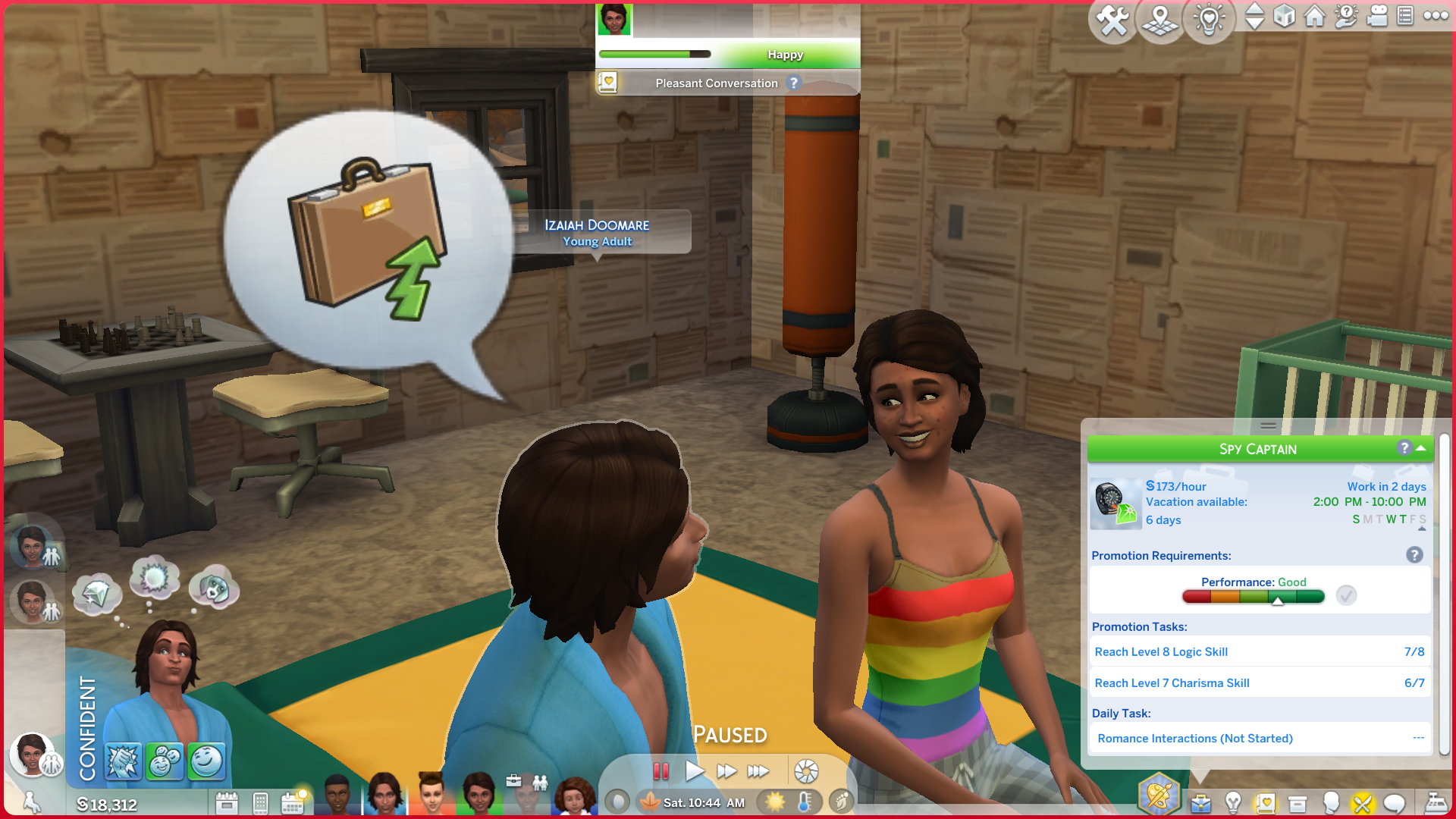Viewport: 1456px width, 819px height.
Task: Open the Career briefcase tab
Action: [x=1200, y=803]
